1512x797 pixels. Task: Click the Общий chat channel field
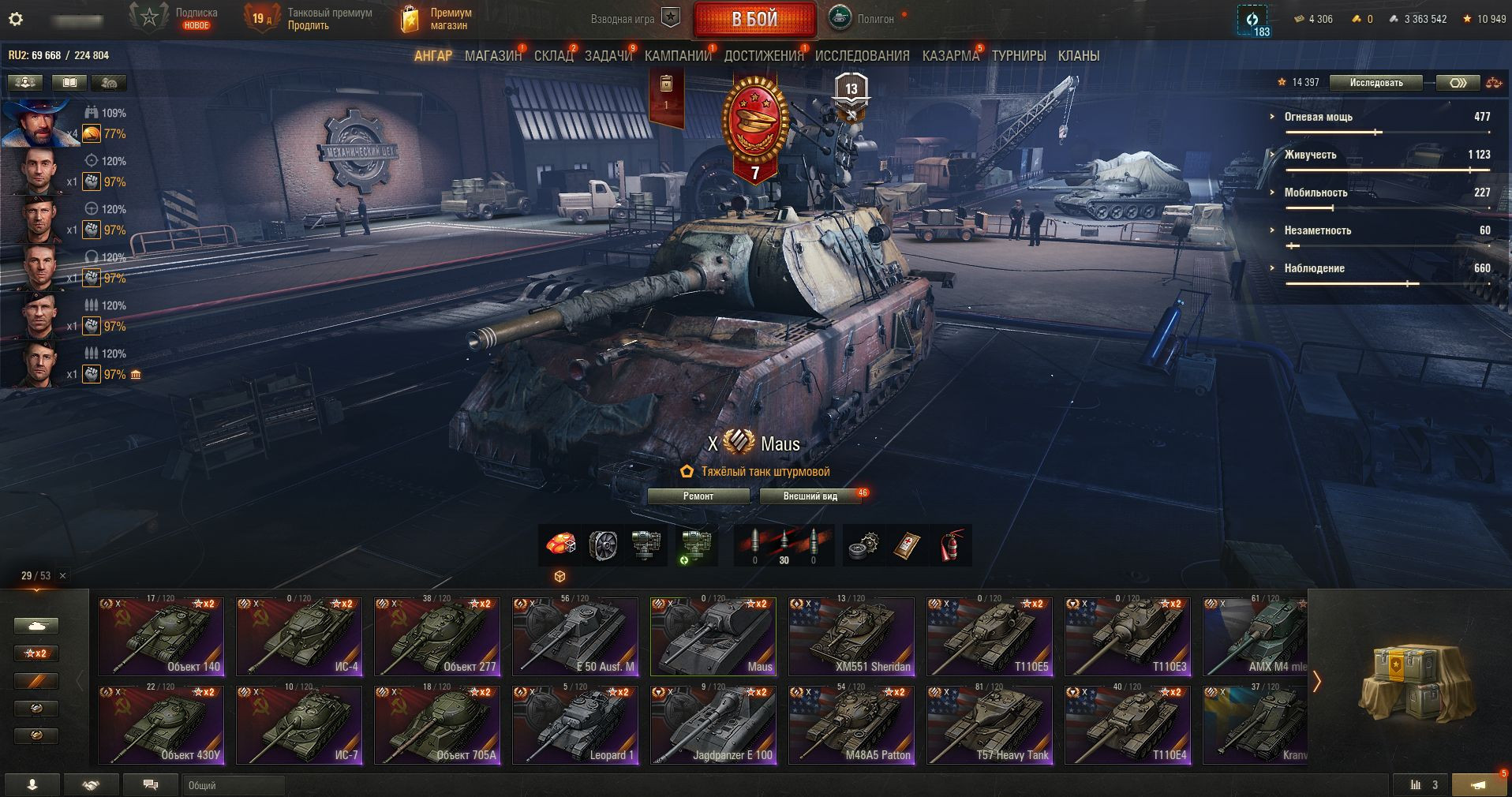pos(234,785)
